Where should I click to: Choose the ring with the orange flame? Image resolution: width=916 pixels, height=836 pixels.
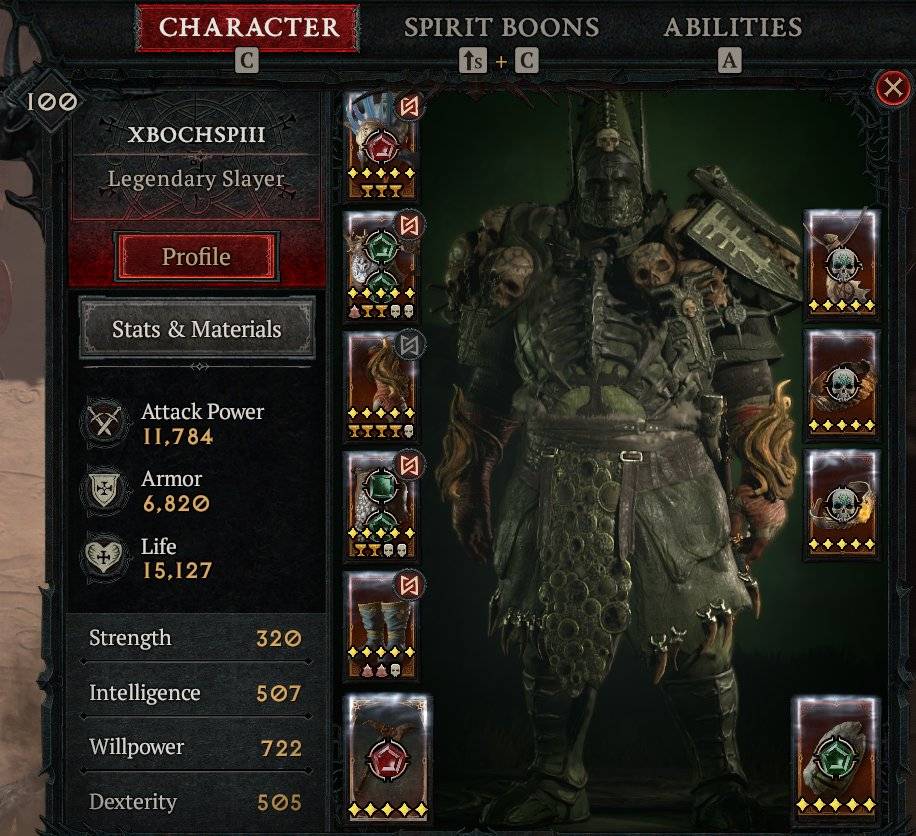tap(842, 498)
